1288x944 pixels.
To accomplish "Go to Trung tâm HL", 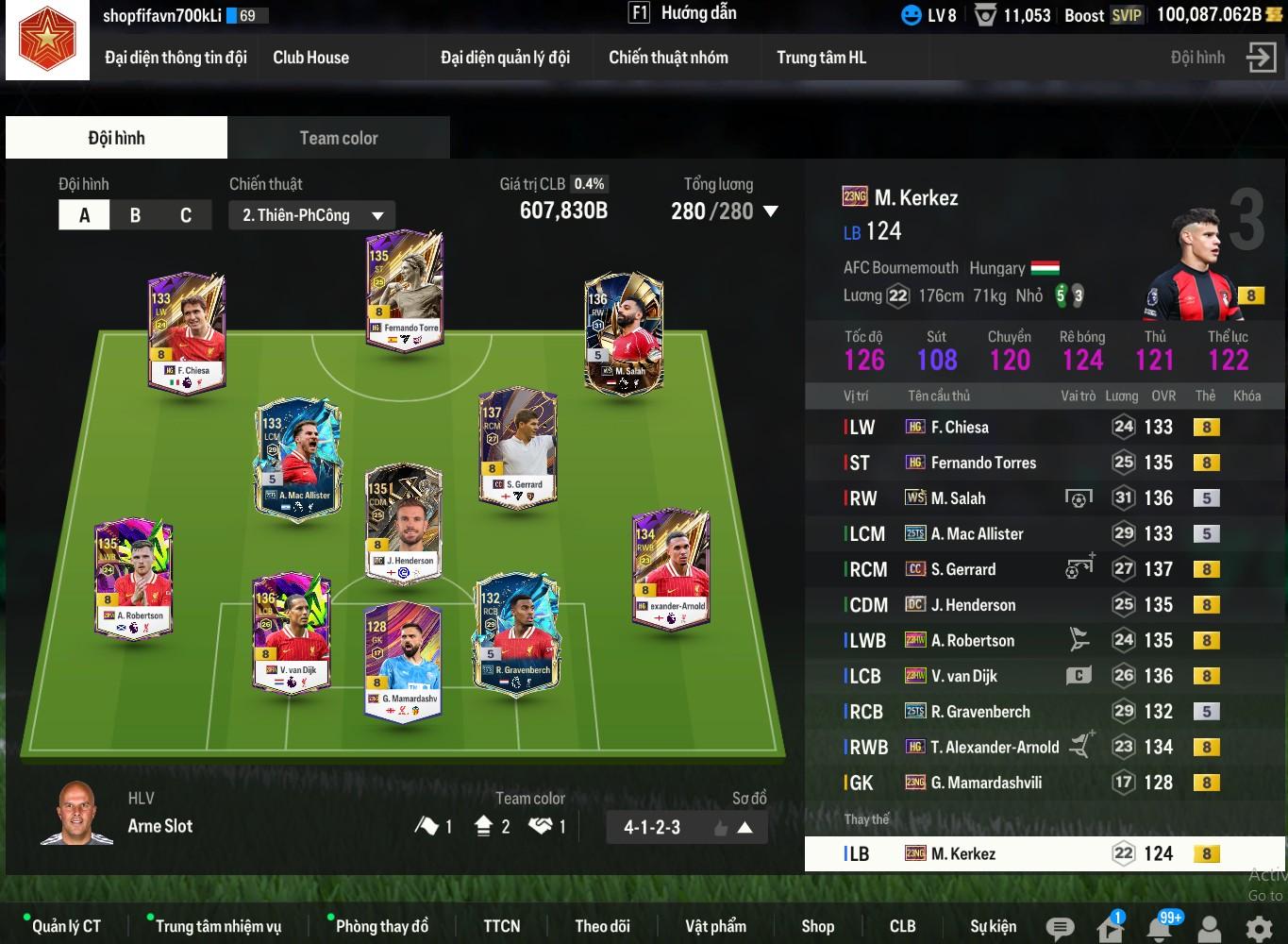I will [x=821, y=58].
